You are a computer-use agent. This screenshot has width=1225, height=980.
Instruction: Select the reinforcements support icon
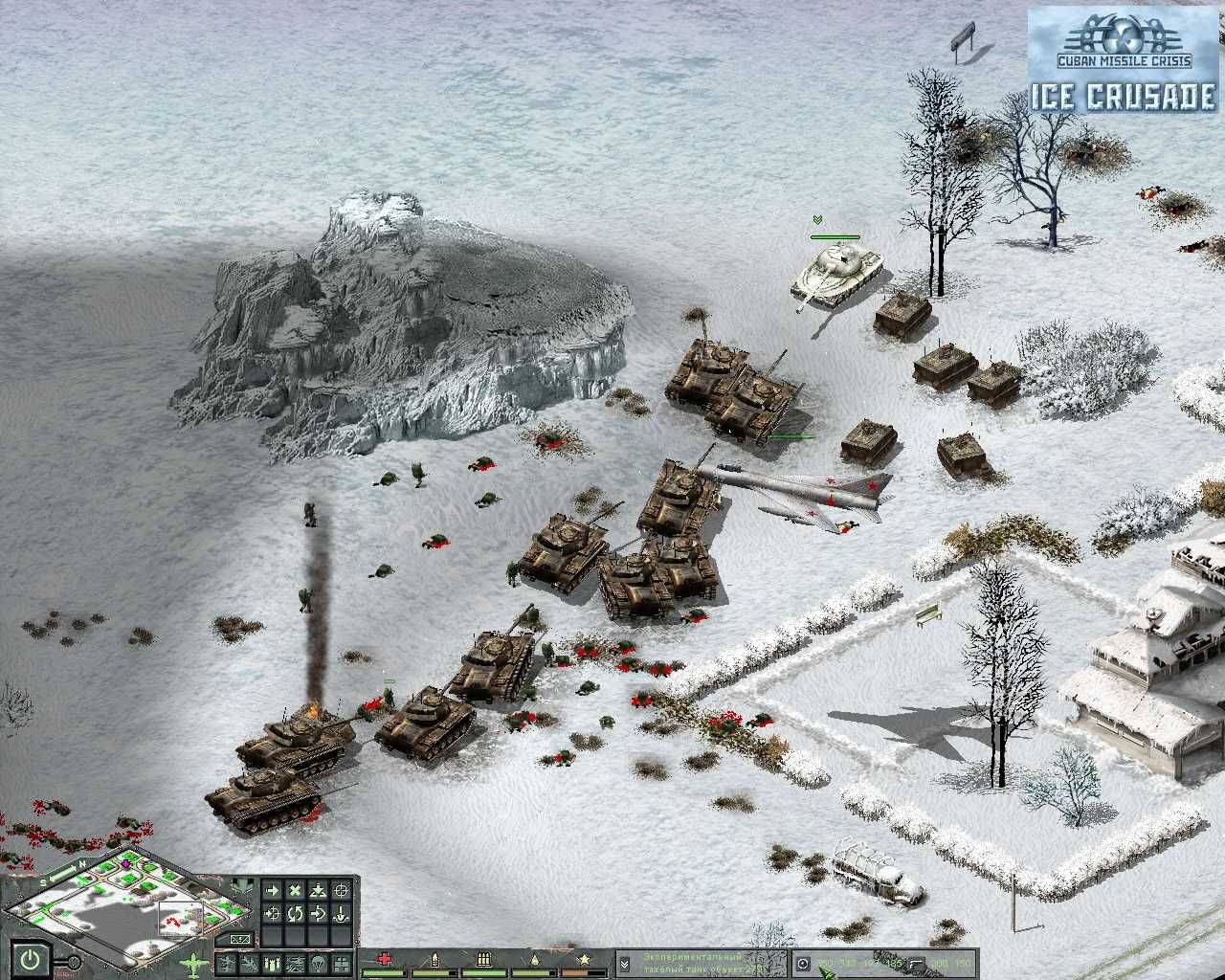click(x=340, y=965)
